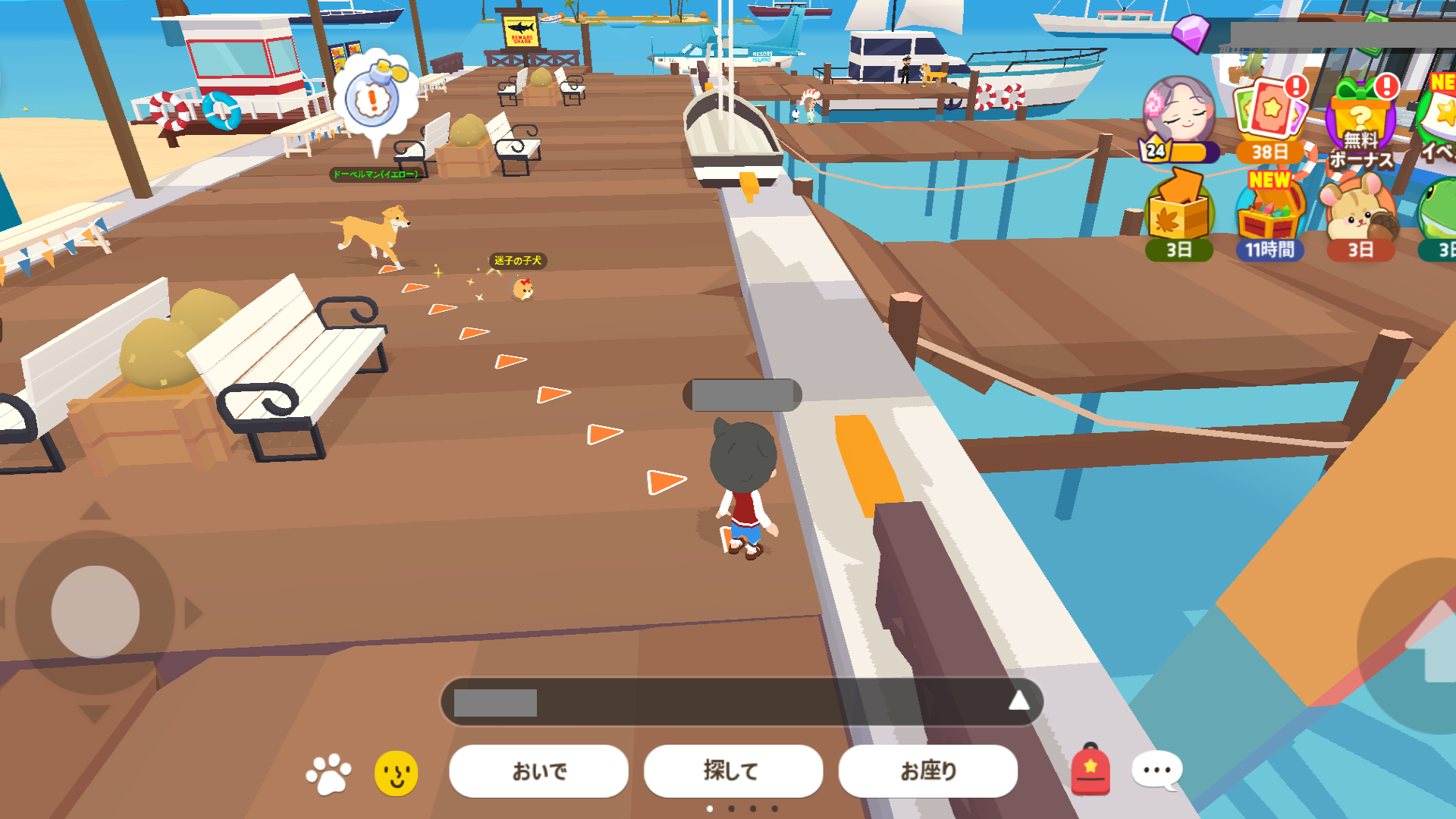Click the purple gem currency icon
The image size is (1456, 819).
pyautogui.click(x=1191, y=33)
